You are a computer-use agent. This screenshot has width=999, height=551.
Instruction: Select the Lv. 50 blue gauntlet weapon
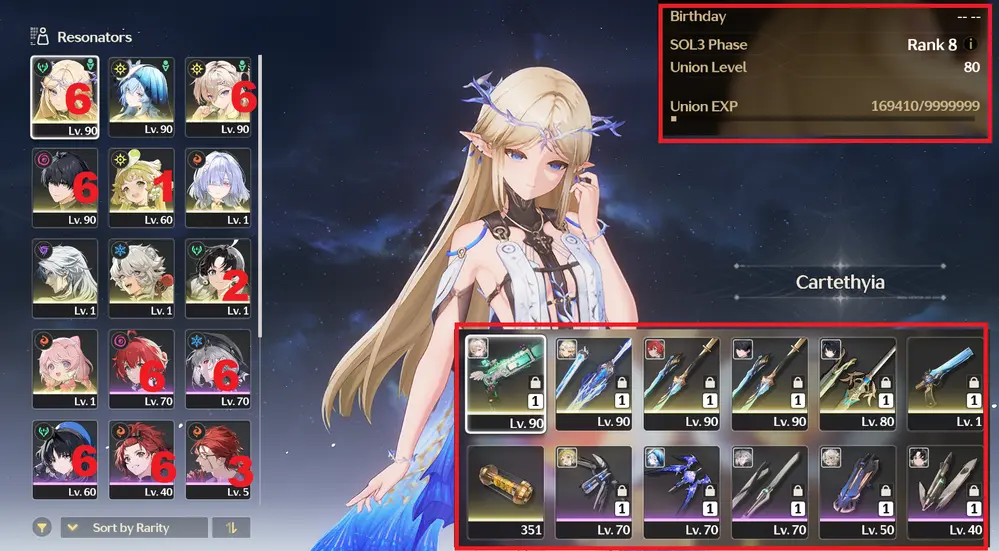pyautogui.click(x=858, y=491)
